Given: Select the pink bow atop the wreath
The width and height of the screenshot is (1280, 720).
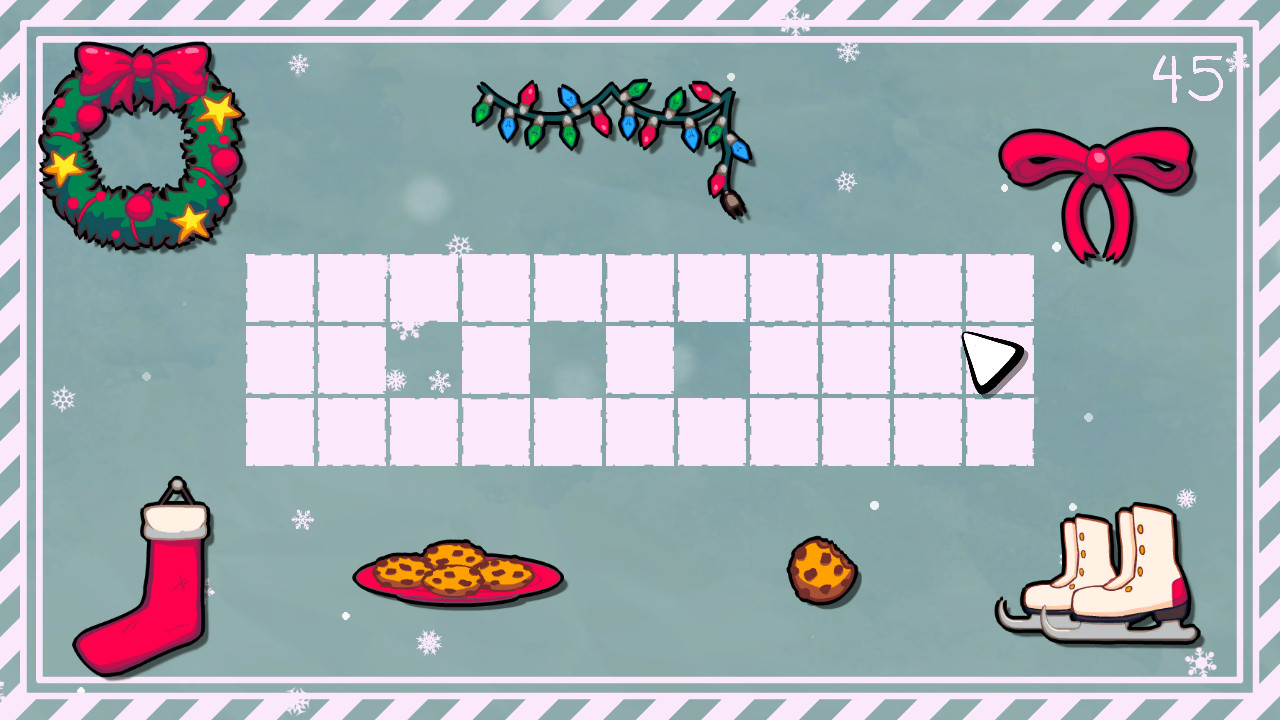Looking at the screenshot, I should (145, 65).
